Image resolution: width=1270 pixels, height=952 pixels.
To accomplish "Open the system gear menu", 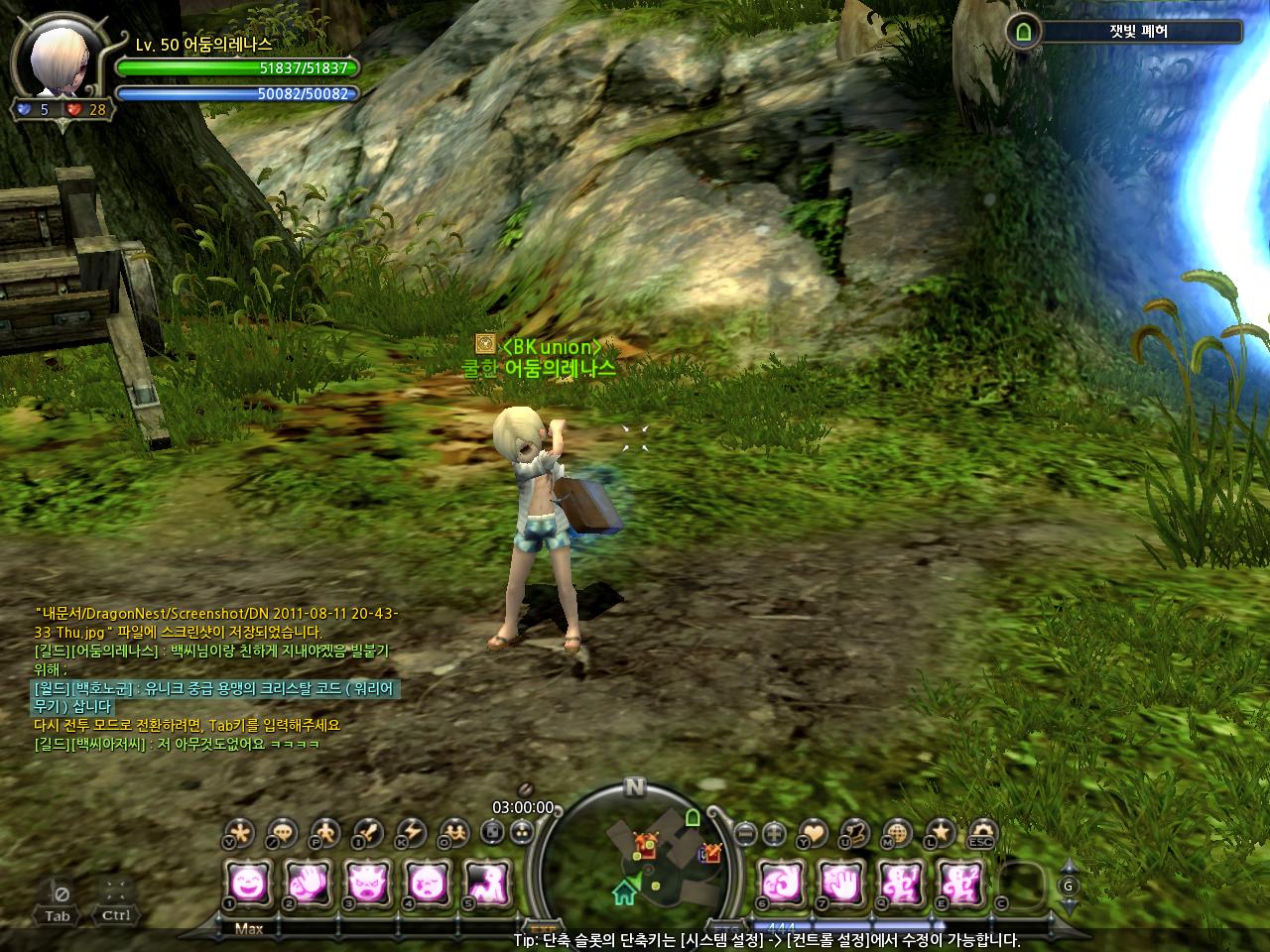I will click(982, 832).
